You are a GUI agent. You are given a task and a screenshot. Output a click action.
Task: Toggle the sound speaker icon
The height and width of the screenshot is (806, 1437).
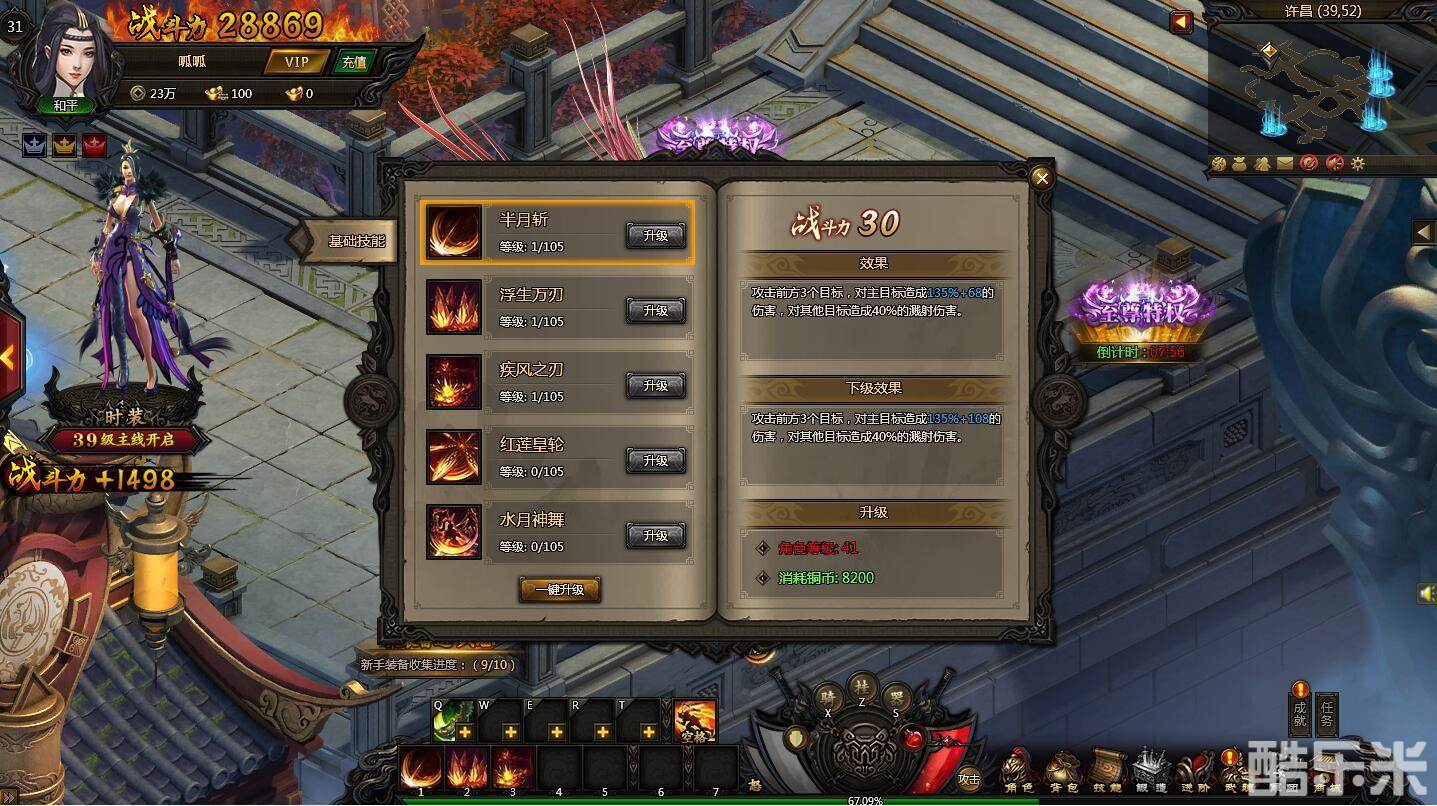point(1426,593)
